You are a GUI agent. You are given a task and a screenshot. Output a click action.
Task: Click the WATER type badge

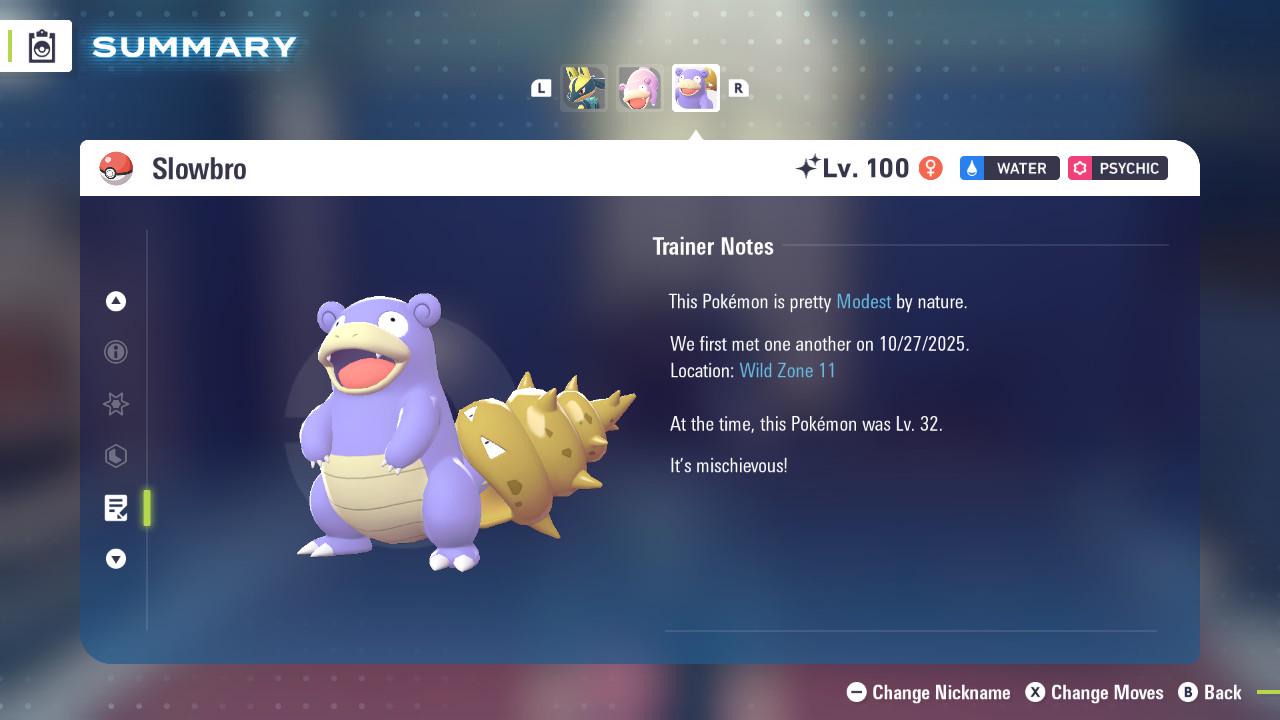[1009, 168]
